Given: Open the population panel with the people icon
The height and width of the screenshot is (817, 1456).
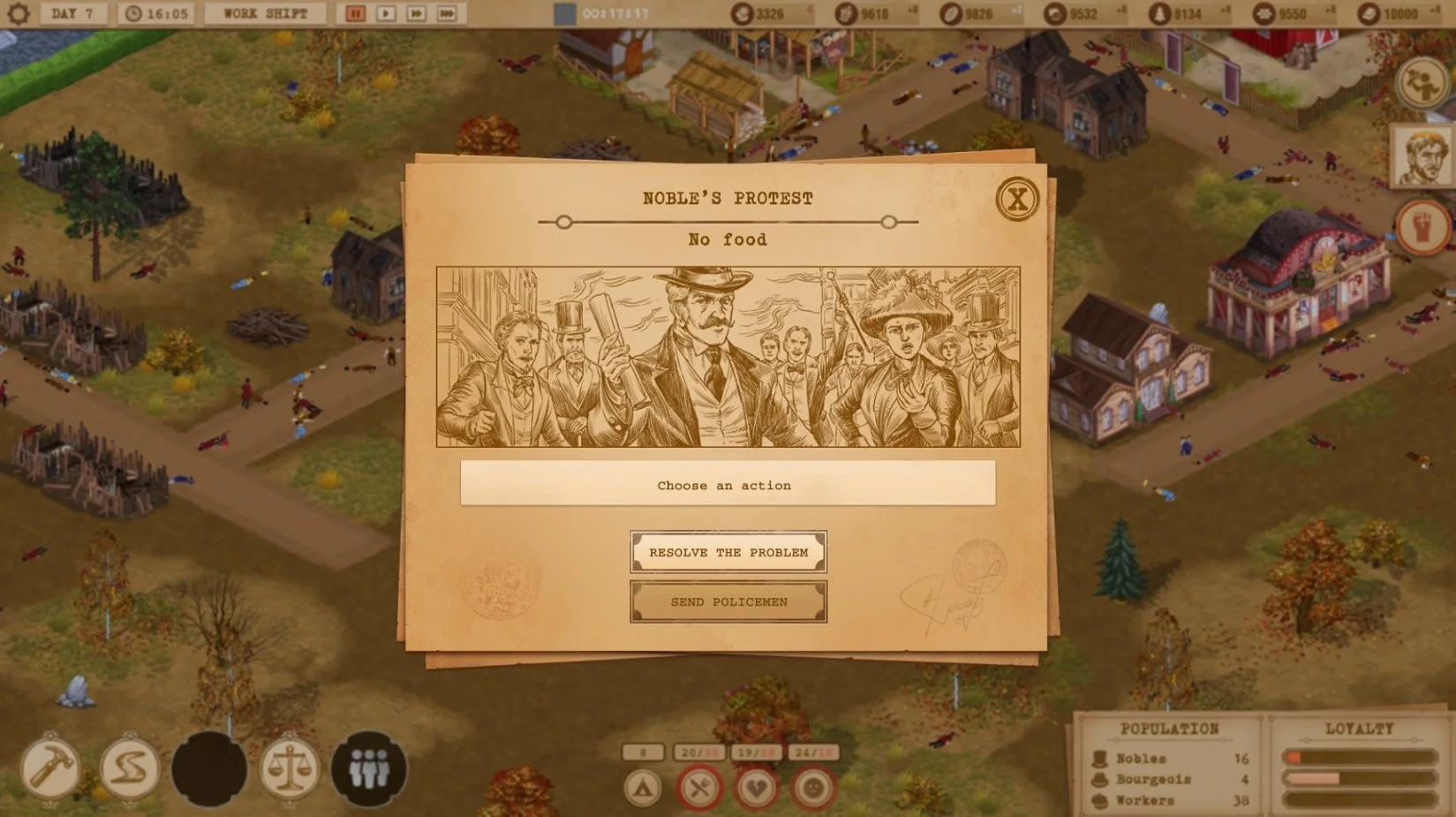Looking at the screenshot, I should click(371, 768).
